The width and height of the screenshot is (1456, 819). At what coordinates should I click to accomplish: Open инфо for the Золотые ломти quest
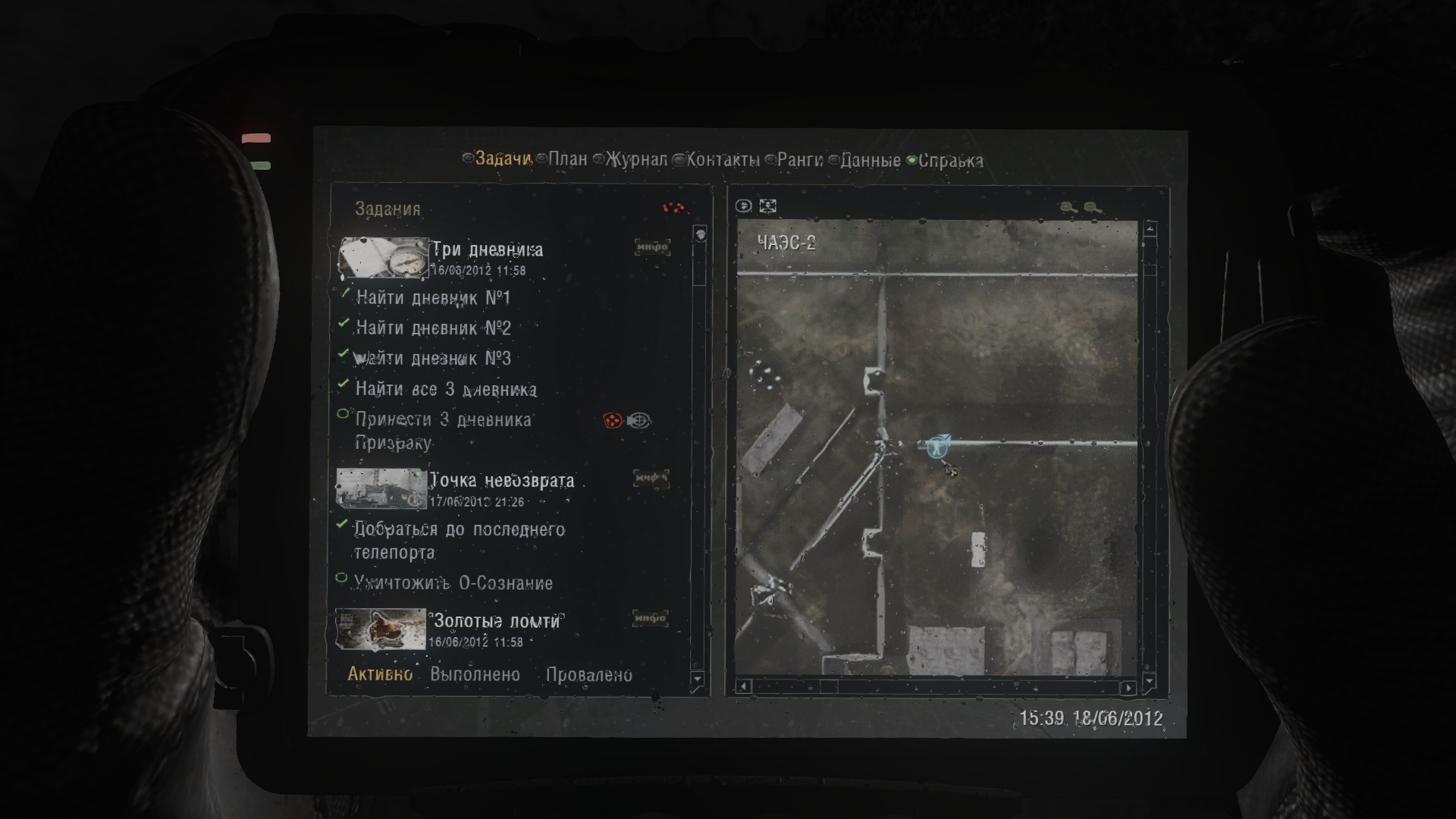pos(651,620)
